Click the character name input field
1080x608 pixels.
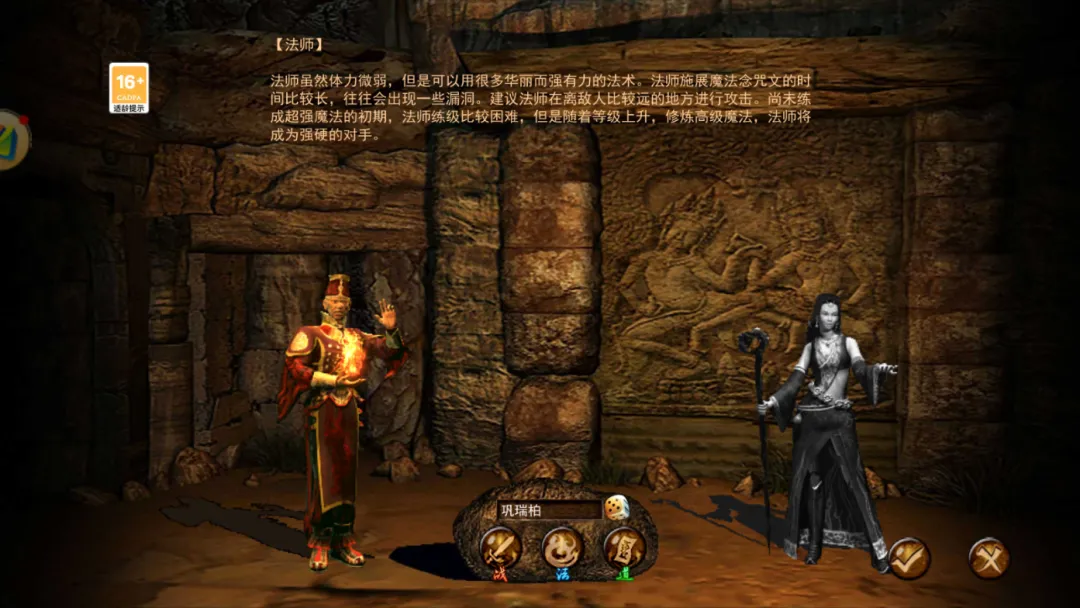[x=549, y=510]
